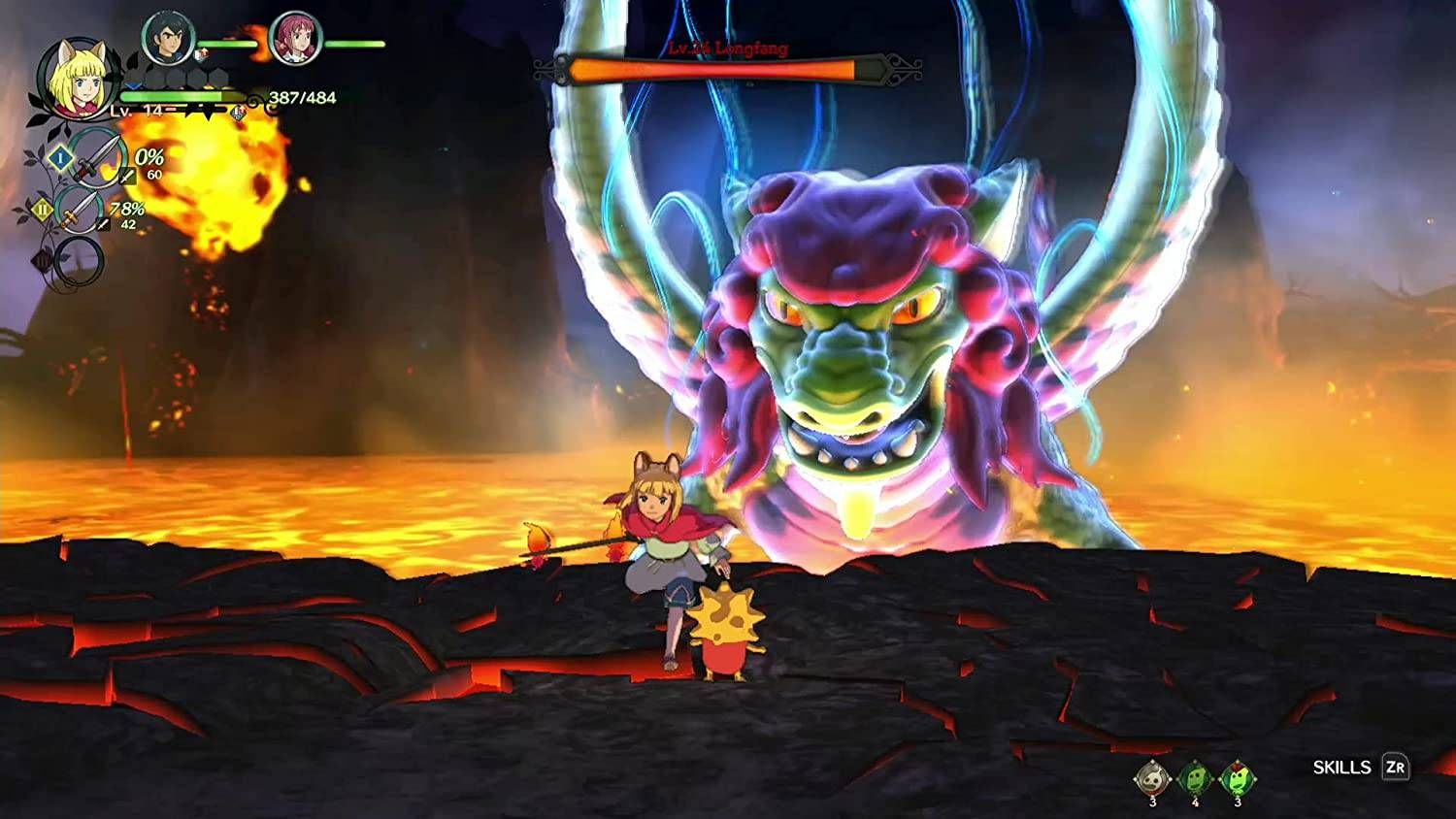
Task: Click the white higgledy icon showing count 3
Action: tap(1151, 777)
